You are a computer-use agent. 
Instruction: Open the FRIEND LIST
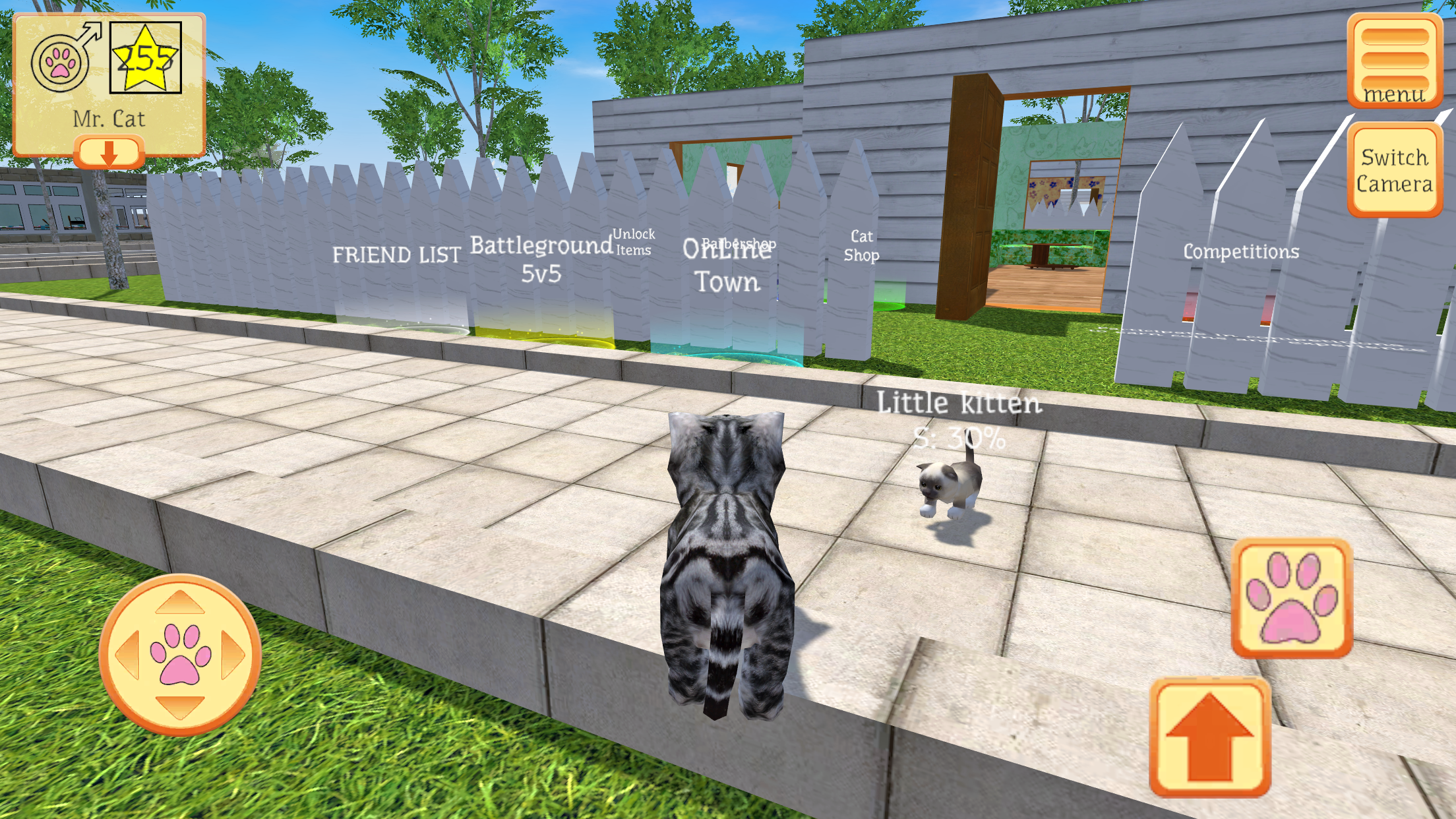tap(397, 254)
